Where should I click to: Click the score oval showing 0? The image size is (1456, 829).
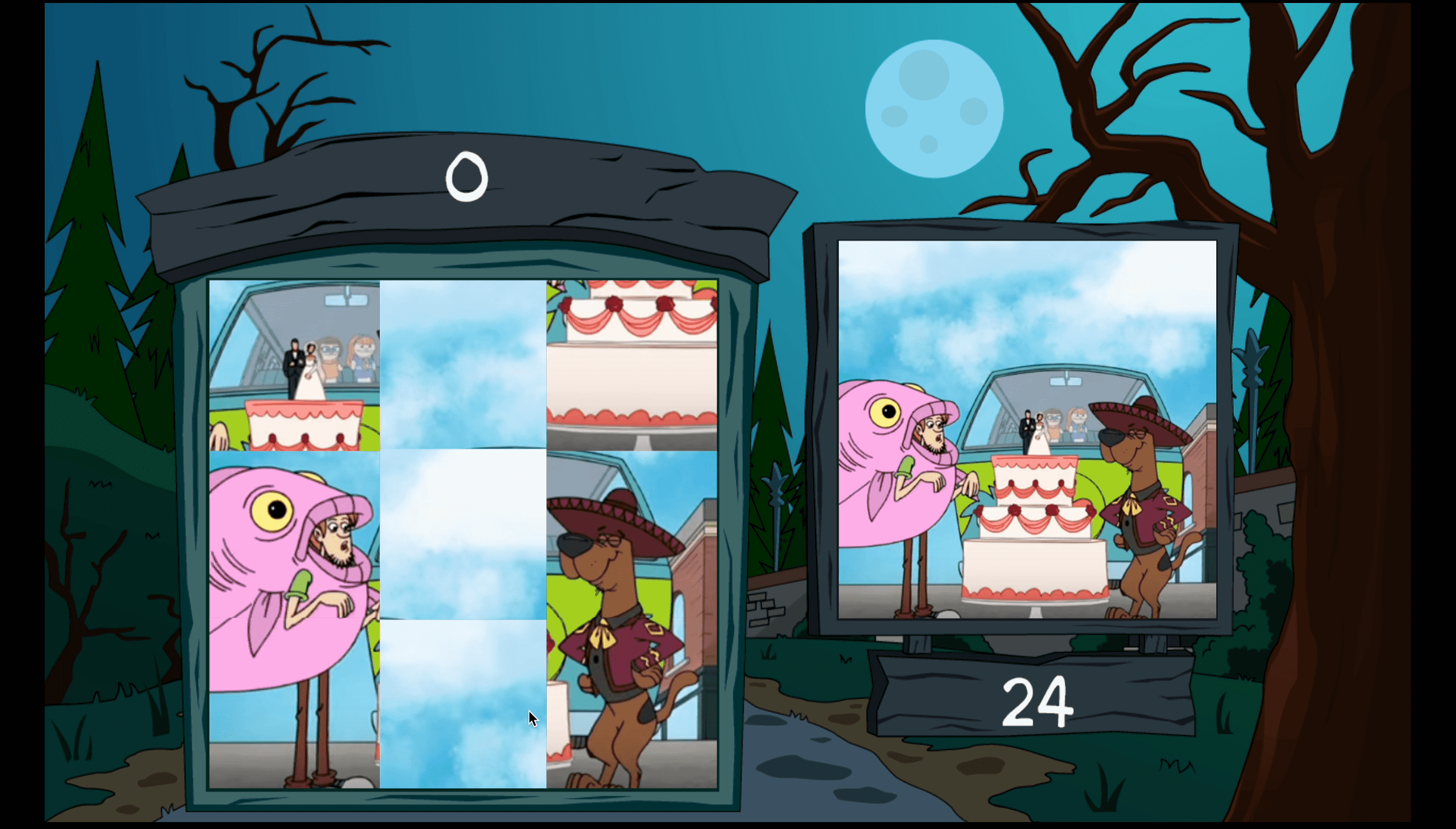467,178
